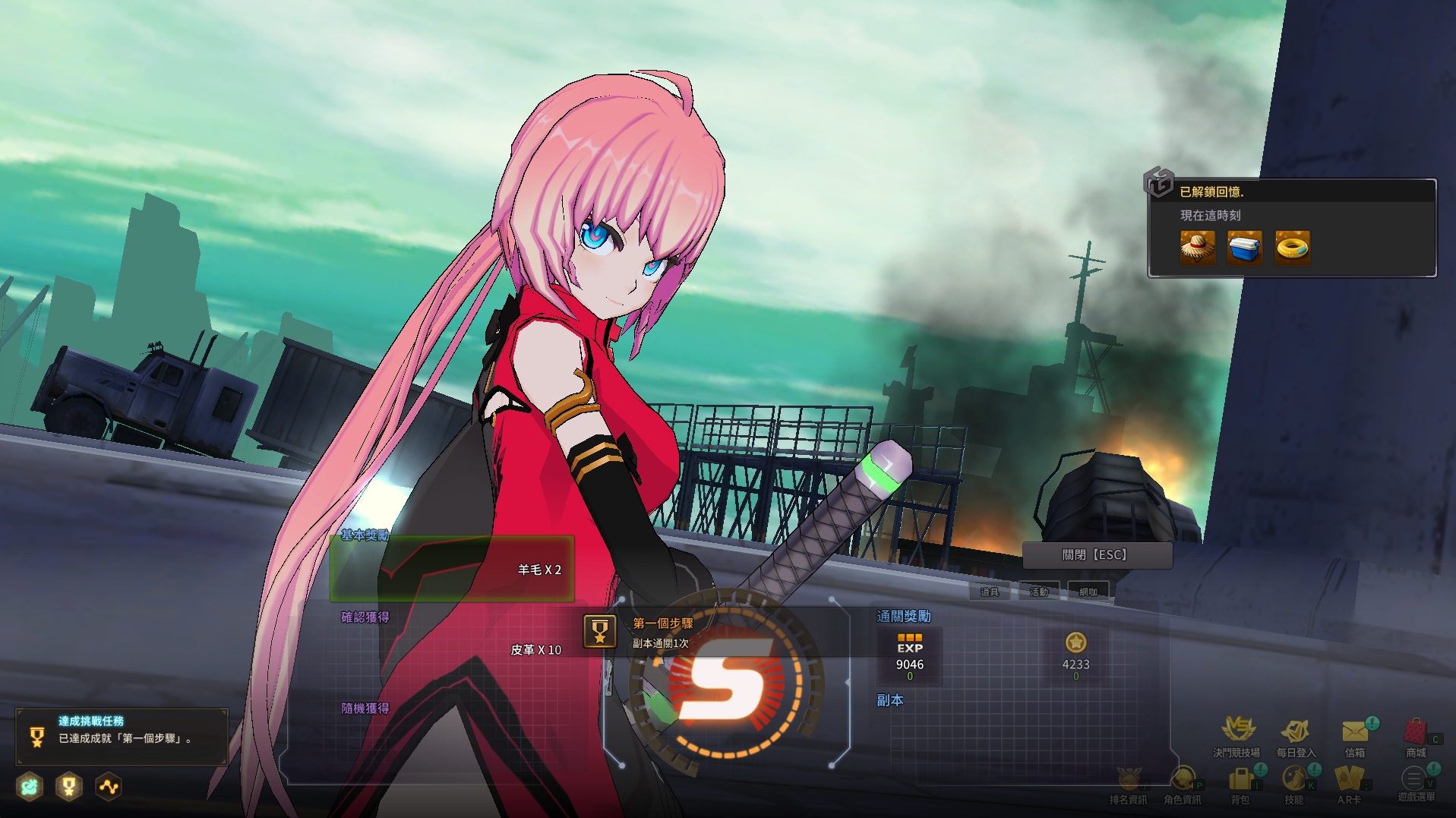The height and width of the screenshot is (818, 1456).
Task: Open the 遊戲選單 game menu
Action: point(1414,782)
